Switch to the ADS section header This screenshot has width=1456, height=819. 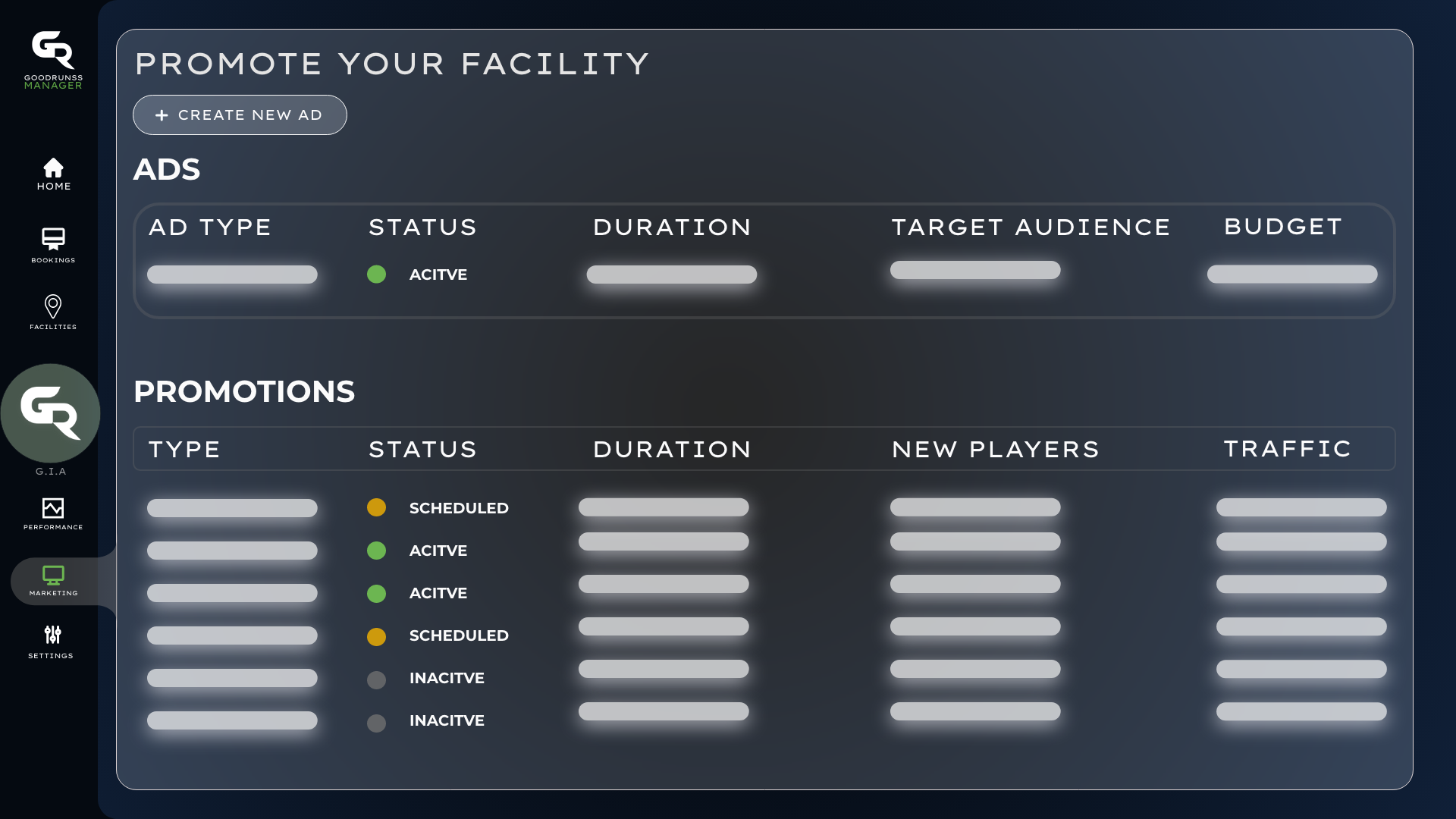click(x=168, y=169)
